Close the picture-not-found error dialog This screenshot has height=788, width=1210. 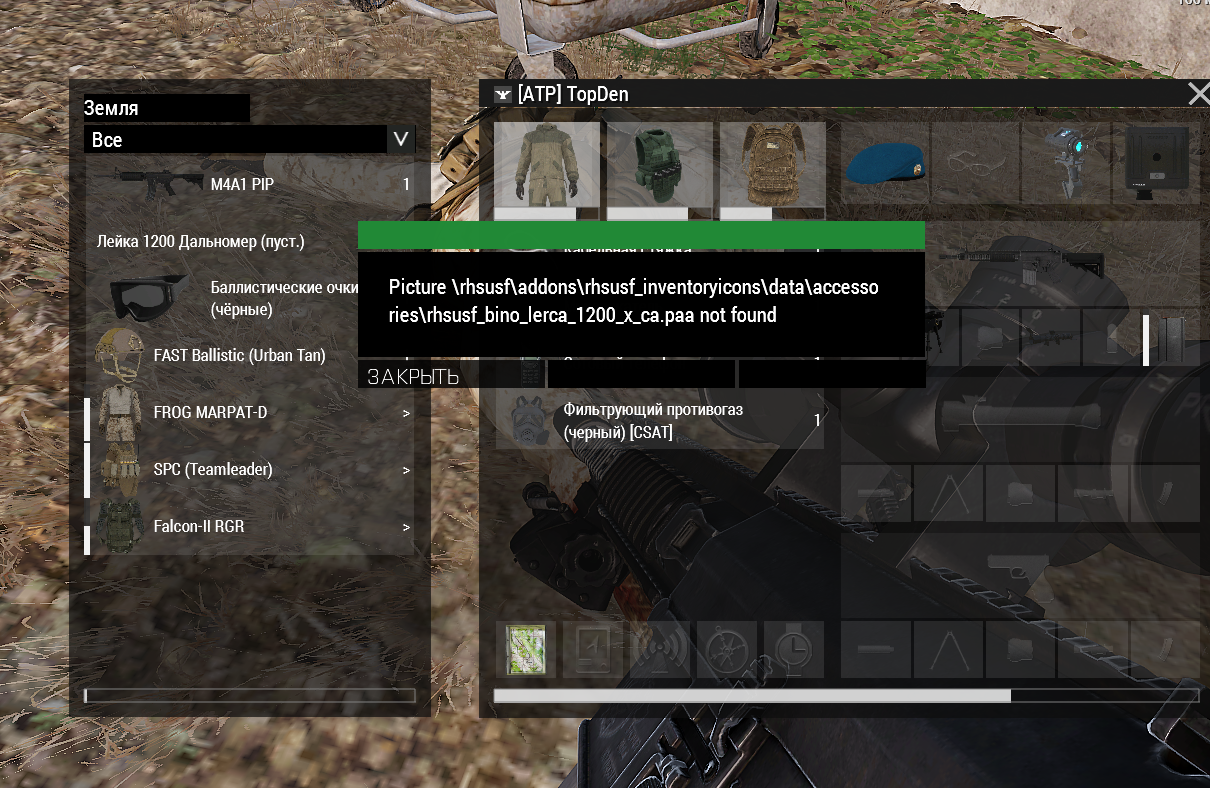coord(413,377)
